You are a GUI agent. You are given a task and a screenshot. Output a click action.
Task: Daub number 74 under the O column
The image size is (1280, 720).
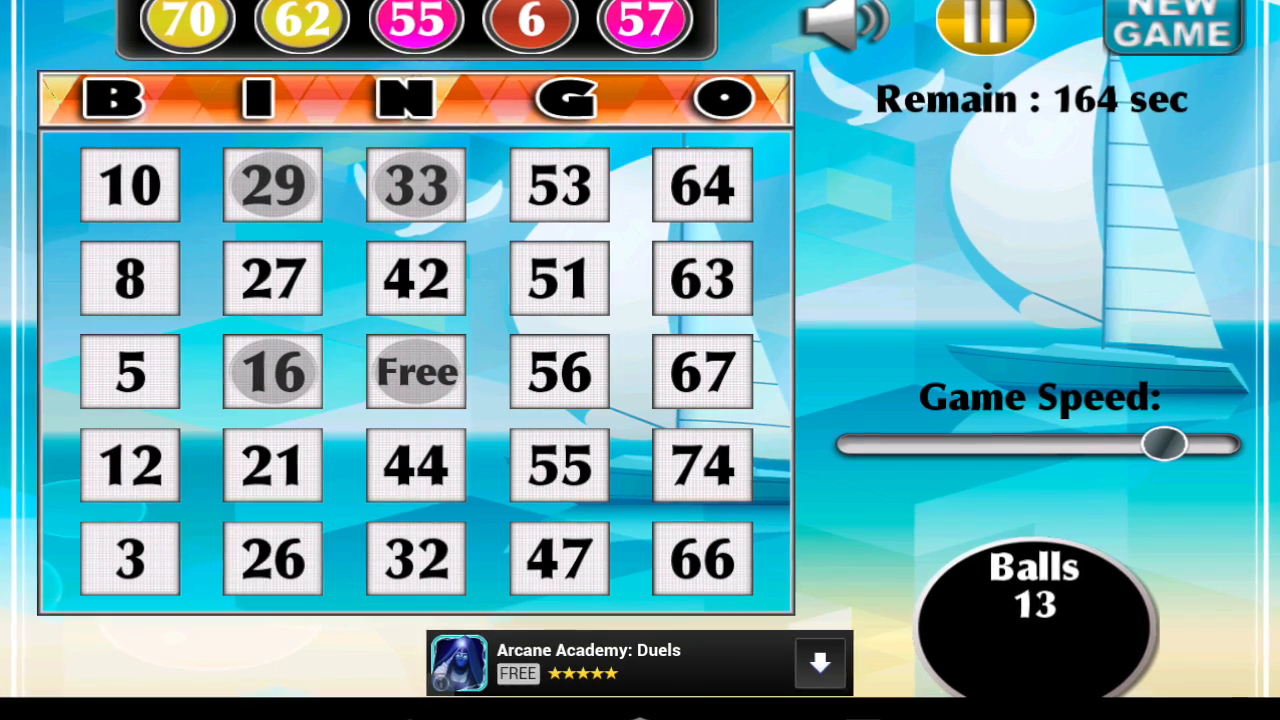[701, 464]
